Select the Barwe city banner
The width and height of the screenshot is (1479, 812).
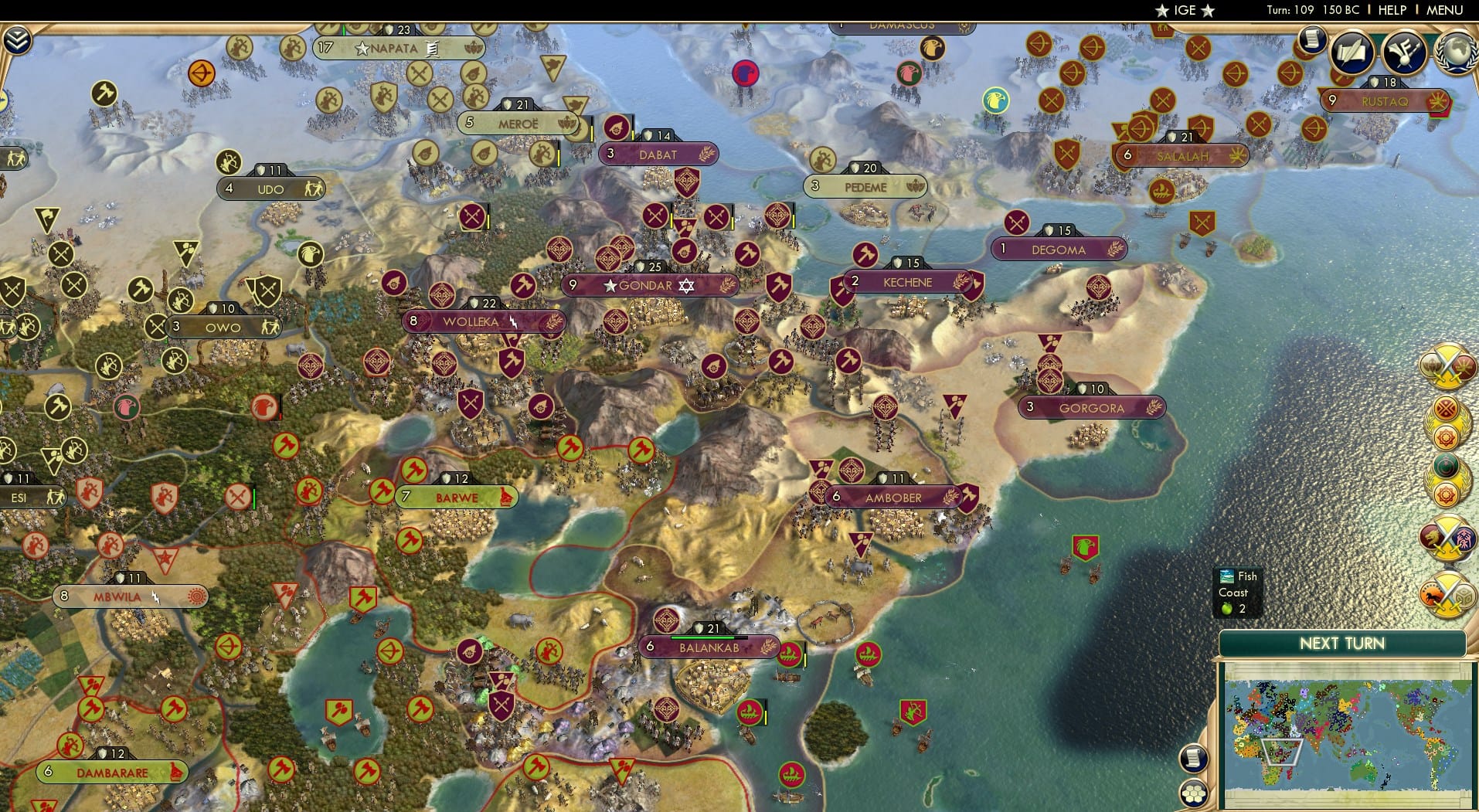[457, 498]
